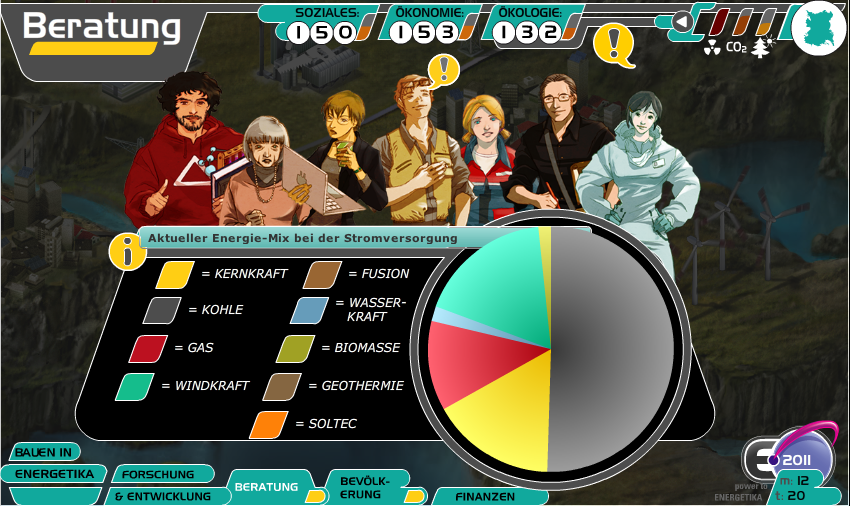
Task: Select the Beratung tab
Action: (x=267, y=487)
